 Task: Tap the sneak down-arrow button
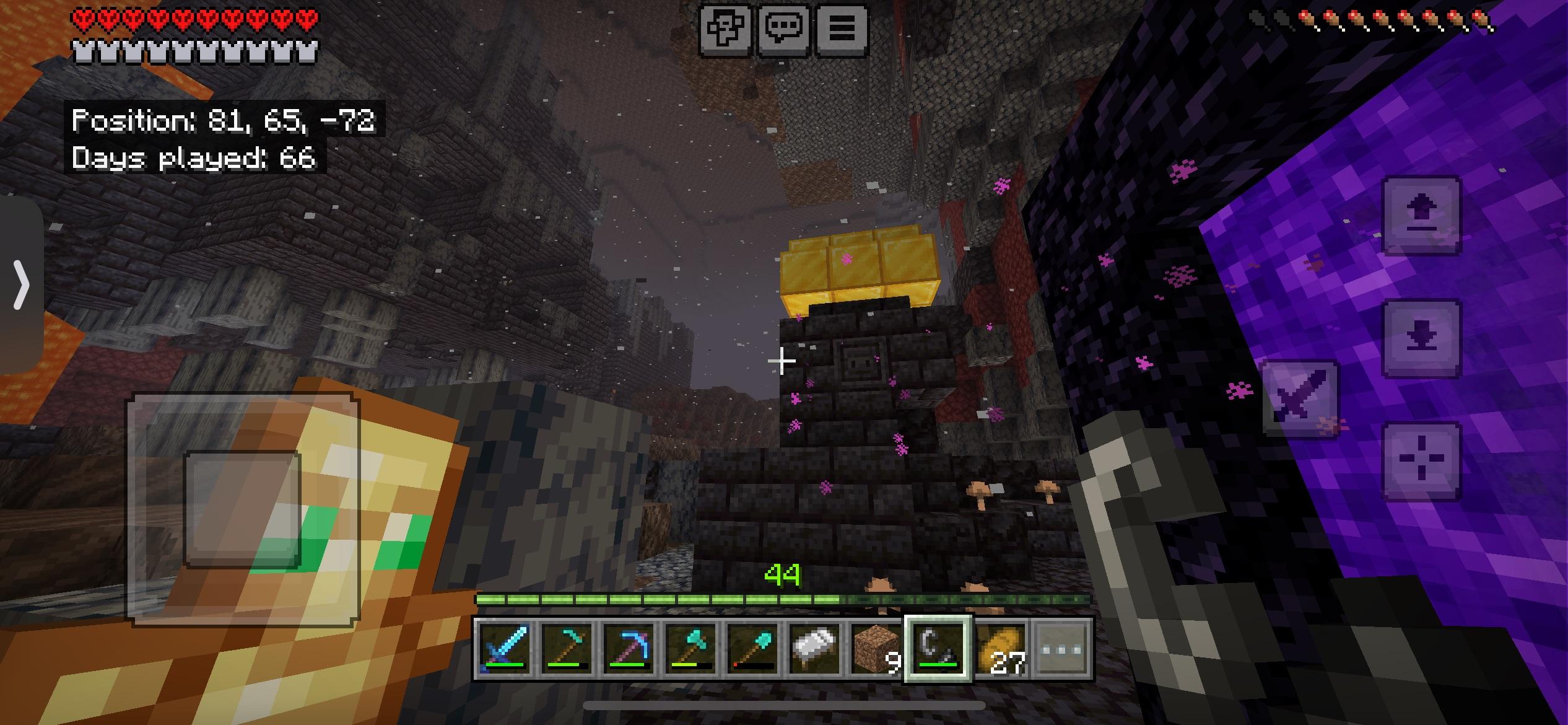(x=1421, y=338)
